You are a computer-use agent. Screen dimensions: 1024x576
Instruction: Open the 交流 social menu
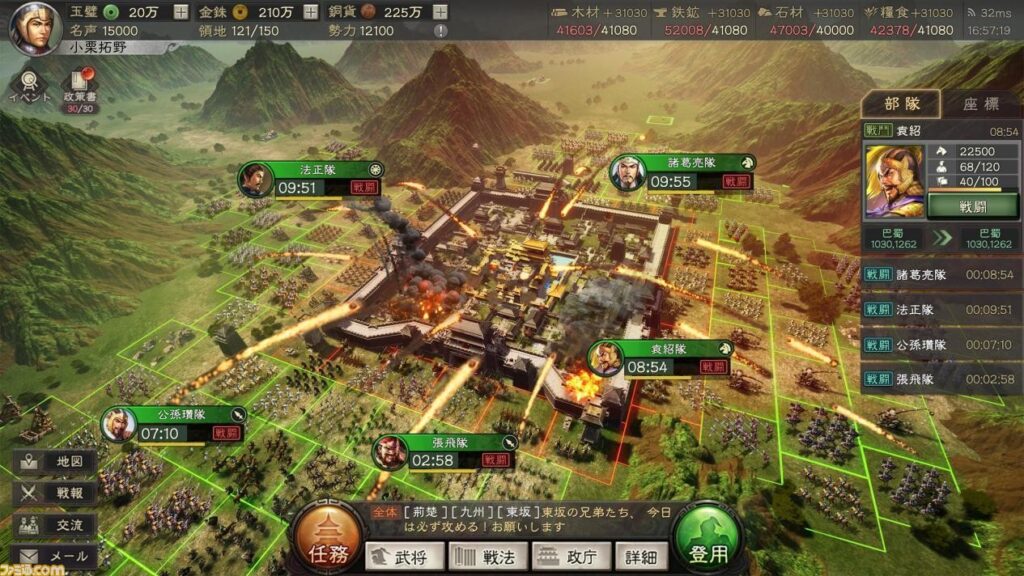pos(56,524)
